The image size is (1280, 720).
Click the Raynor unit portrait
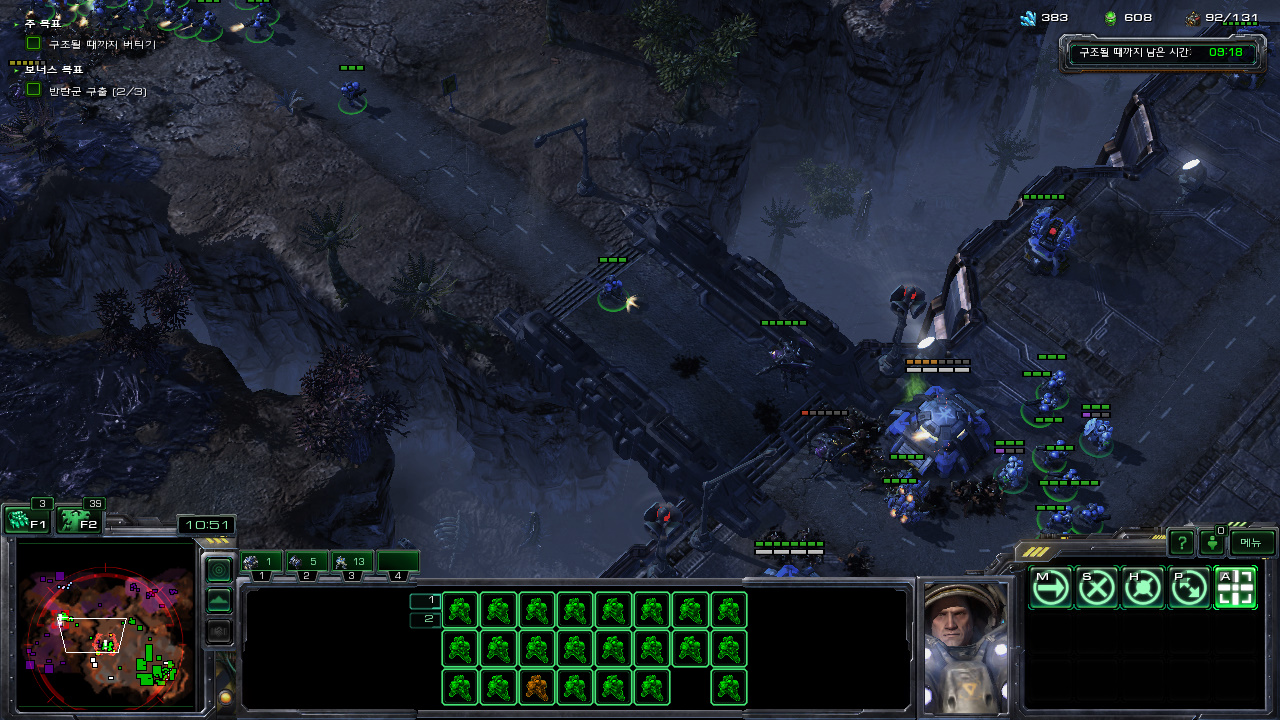pyautogui.click(x=965, y=645)
